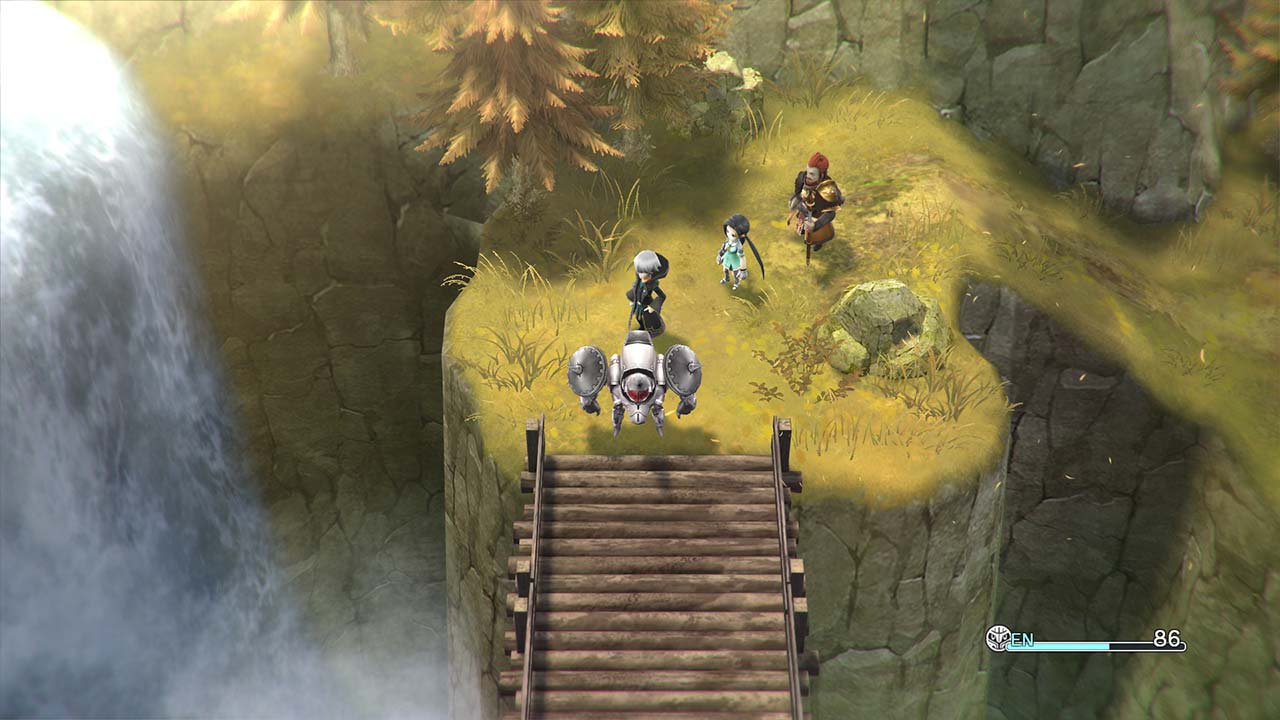Viewport: 1280px width, 720px height.
Task: Click the EN label on the energy gauge
Action: (1022, 639)
